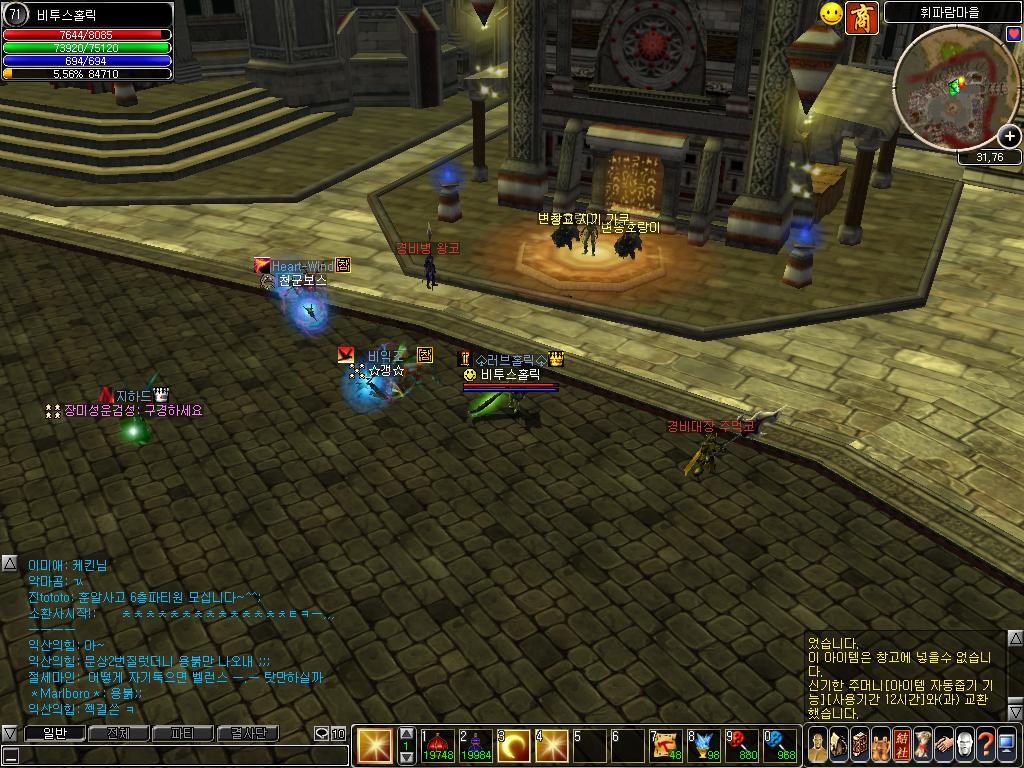
Task: Activate the starburst skill in slot 4
Action: [552, 745]
